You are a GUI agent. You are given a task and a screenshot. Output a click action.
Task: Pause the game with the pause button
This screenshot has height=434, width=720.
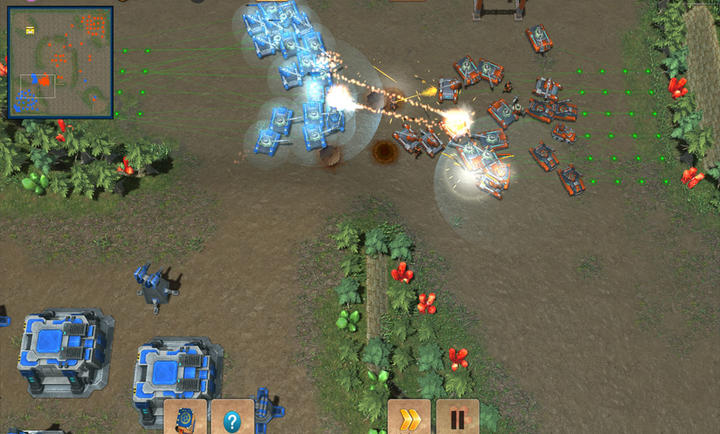point(457,418)
